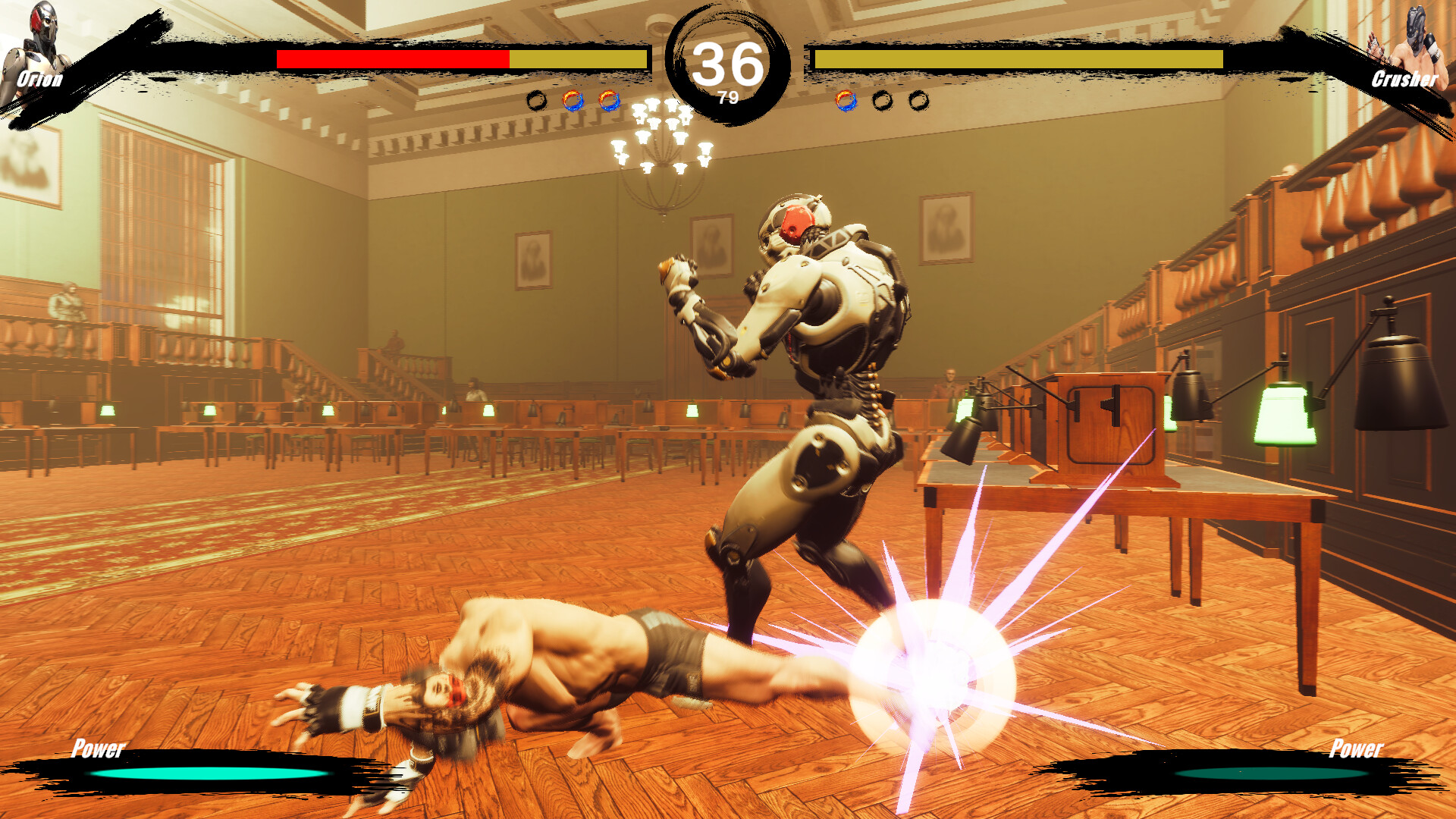Viewport: 1456px width, 819px height.
Task: Select the Orion name label
Action: coord(42,79)
